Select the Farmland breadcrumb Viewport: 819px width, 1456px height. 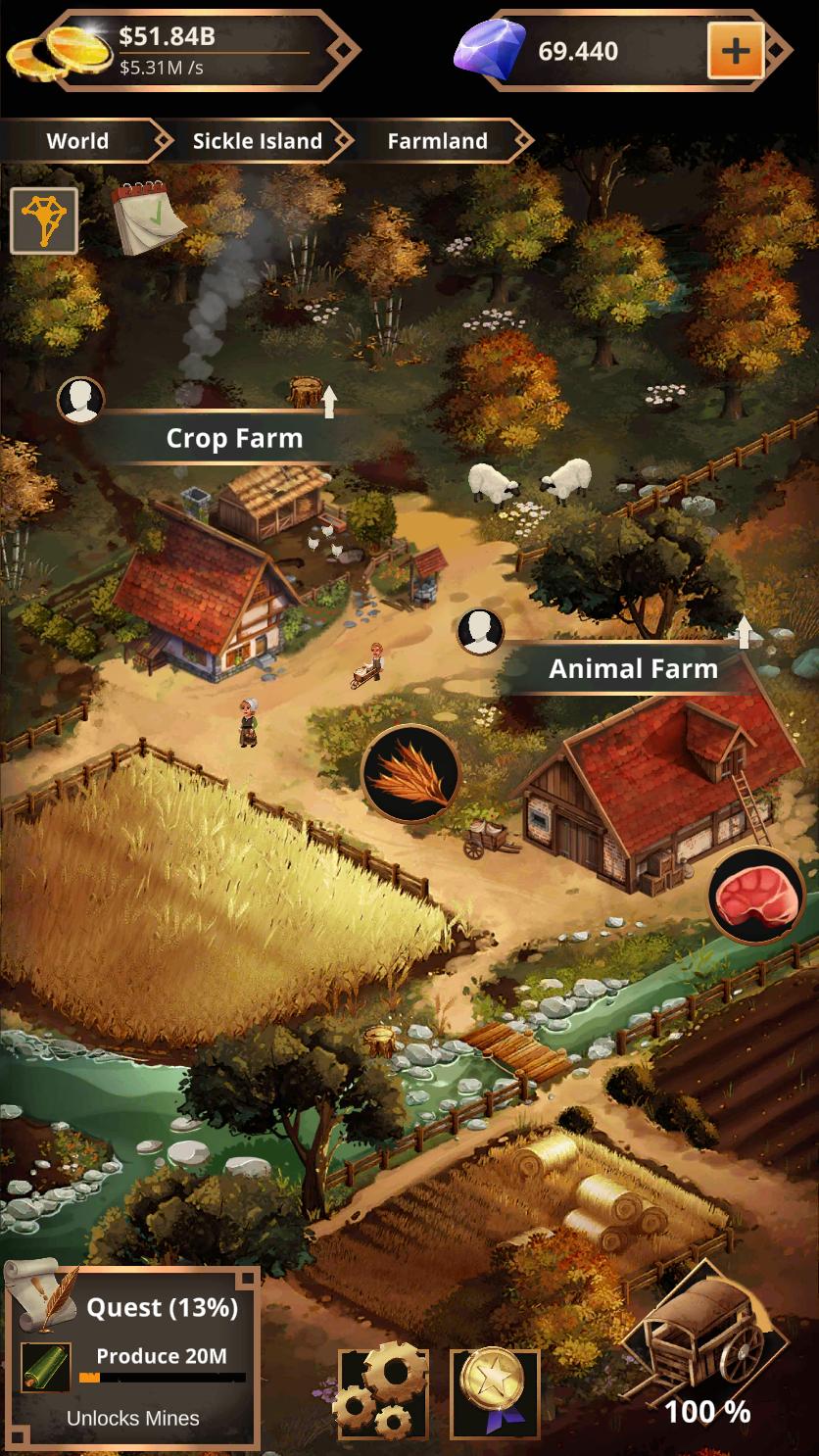(x=437, y=141)
